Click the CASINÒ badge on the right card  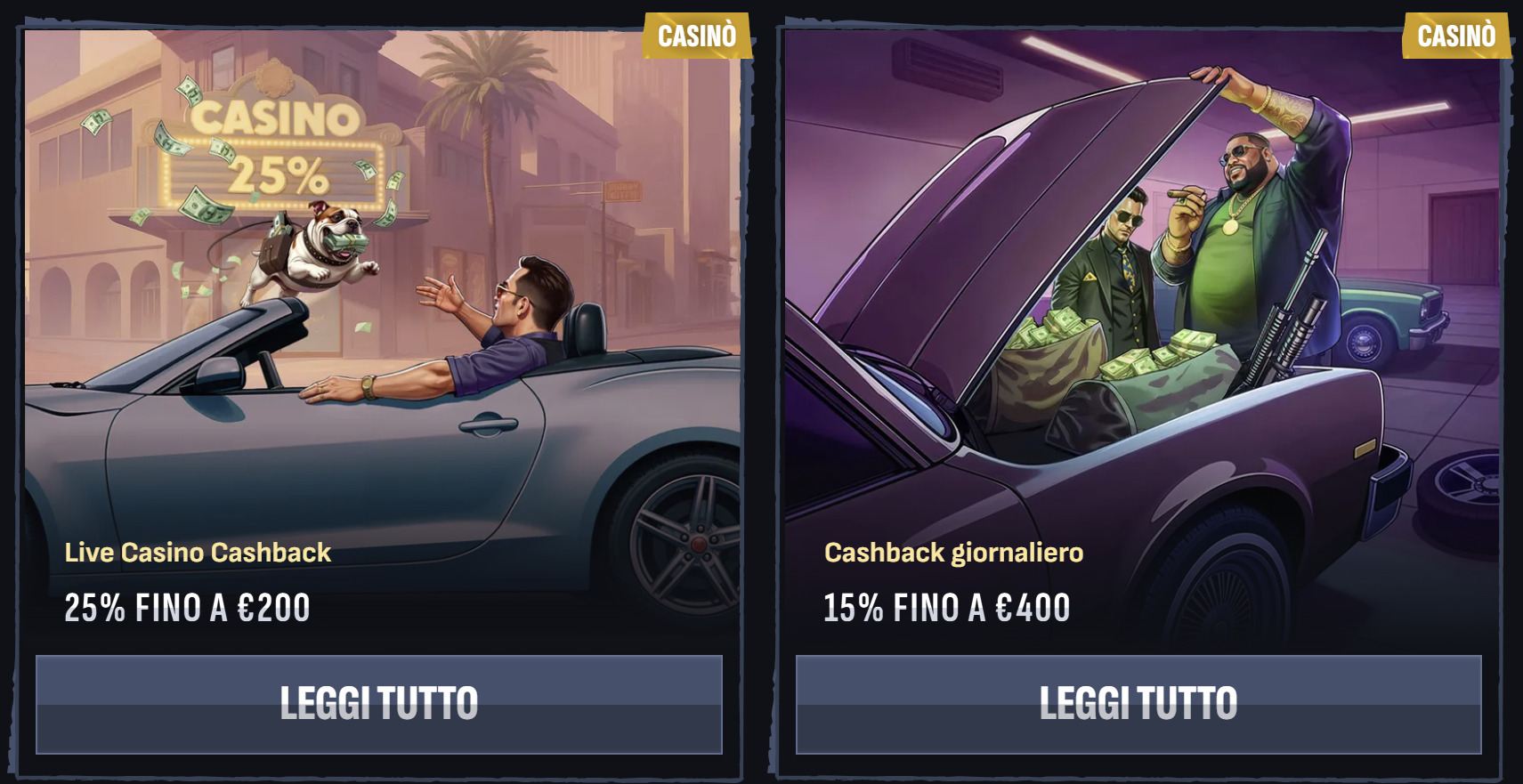[x=1456, y=36]
